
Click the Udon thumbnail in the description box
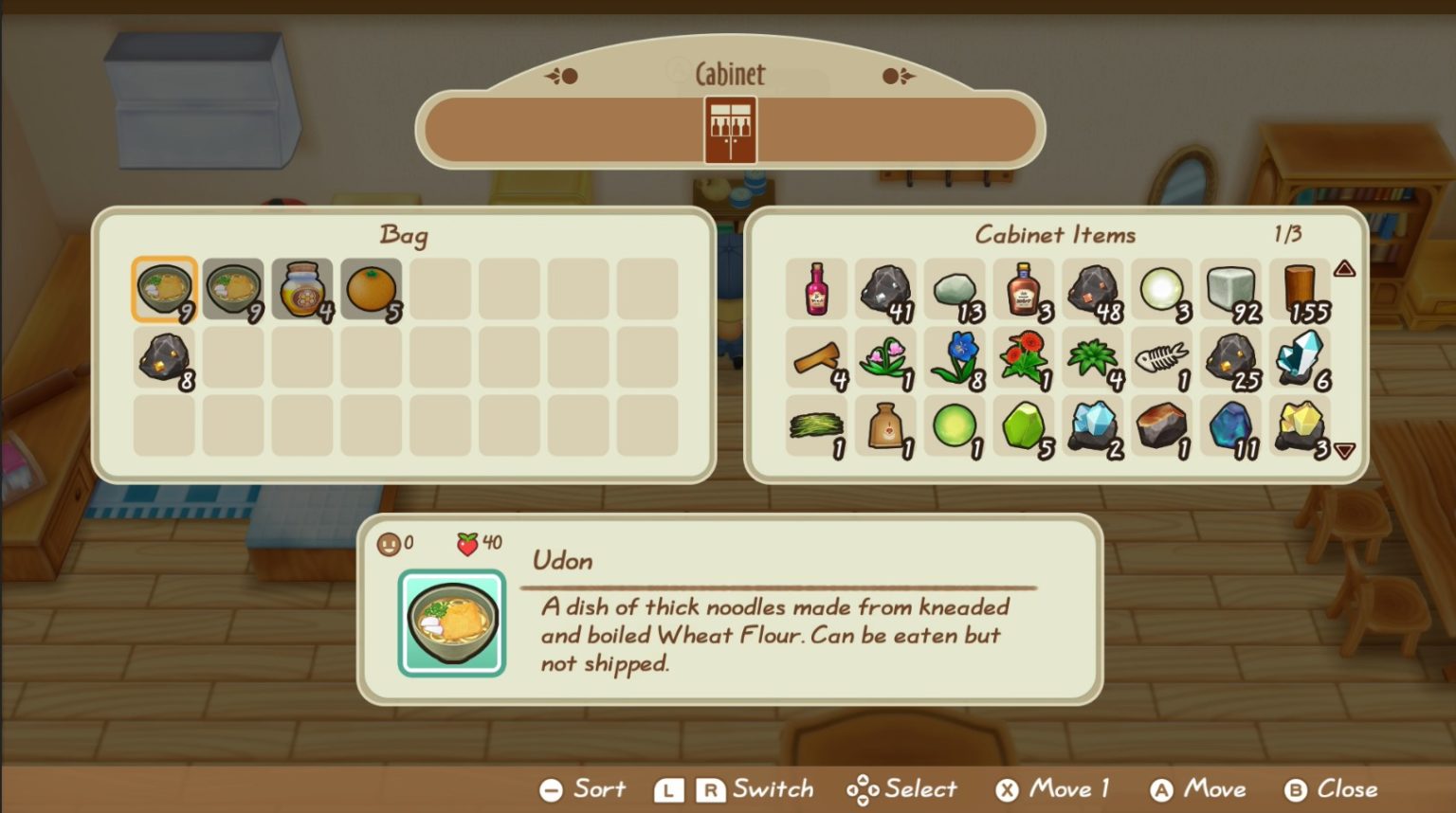(452, 621)
